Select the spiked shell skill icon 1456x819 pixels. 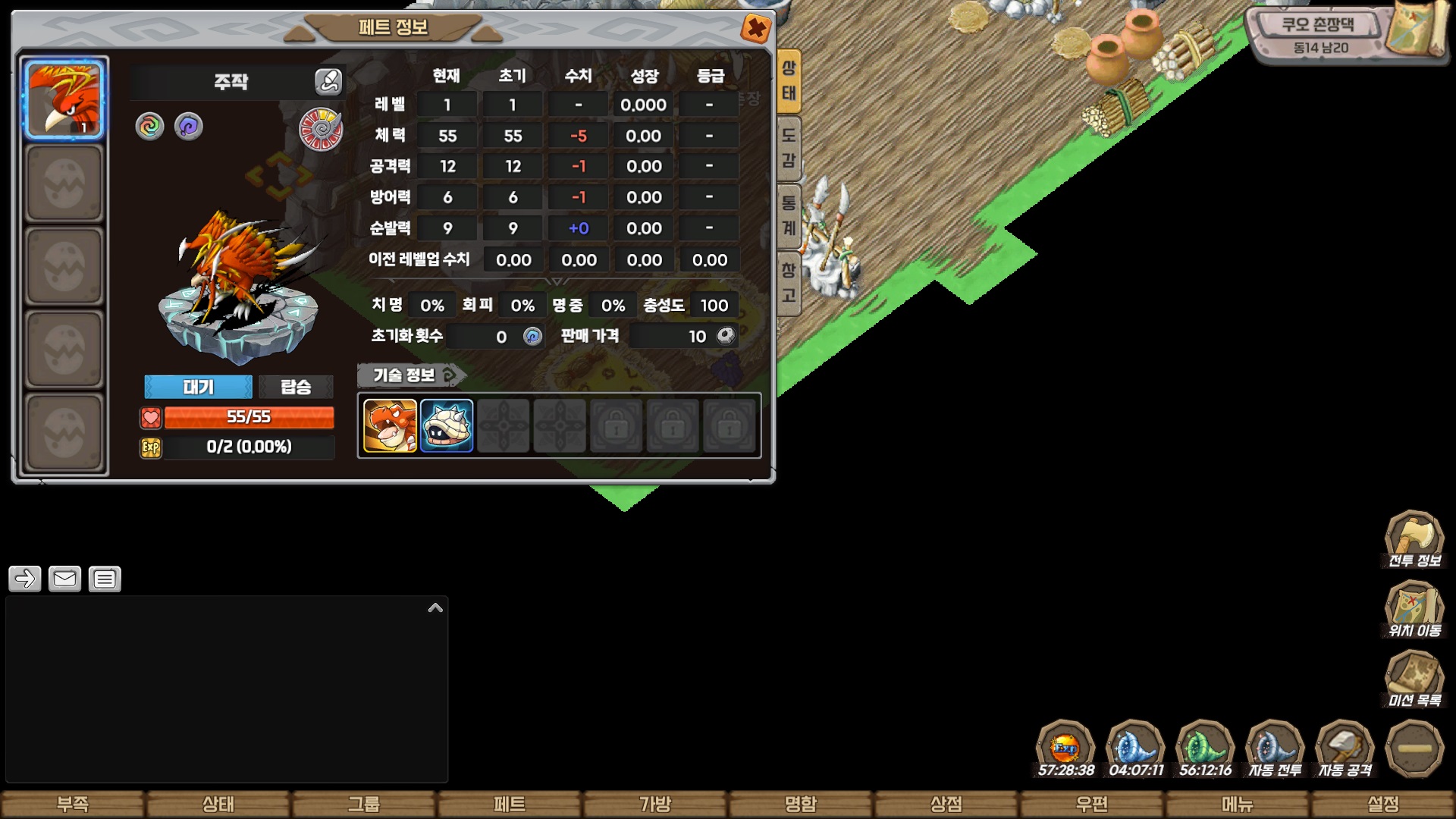click(x=447, y=426)
